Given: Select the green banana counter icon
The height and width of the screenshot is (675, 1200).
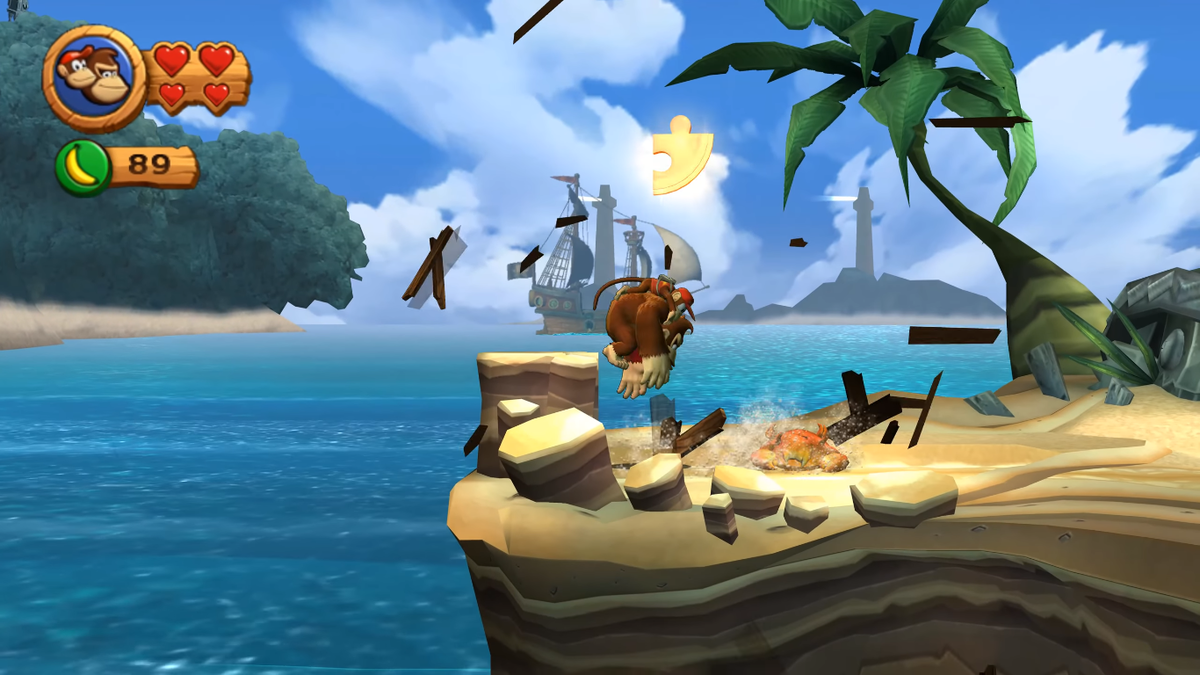Looking at the screenshot, I should (x=82, y=167).
